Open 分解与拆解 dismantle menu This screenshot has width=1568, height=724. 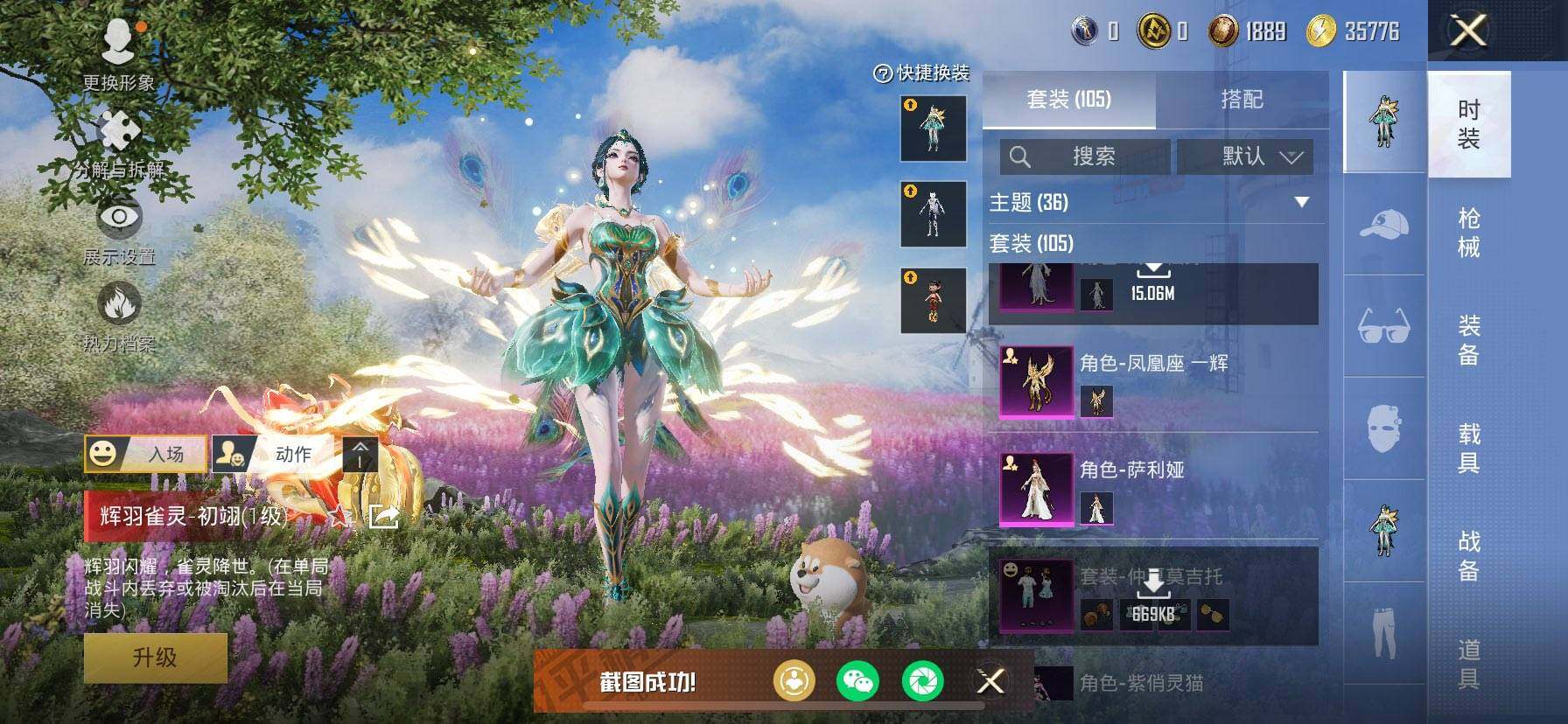click(x=119, y=144)
